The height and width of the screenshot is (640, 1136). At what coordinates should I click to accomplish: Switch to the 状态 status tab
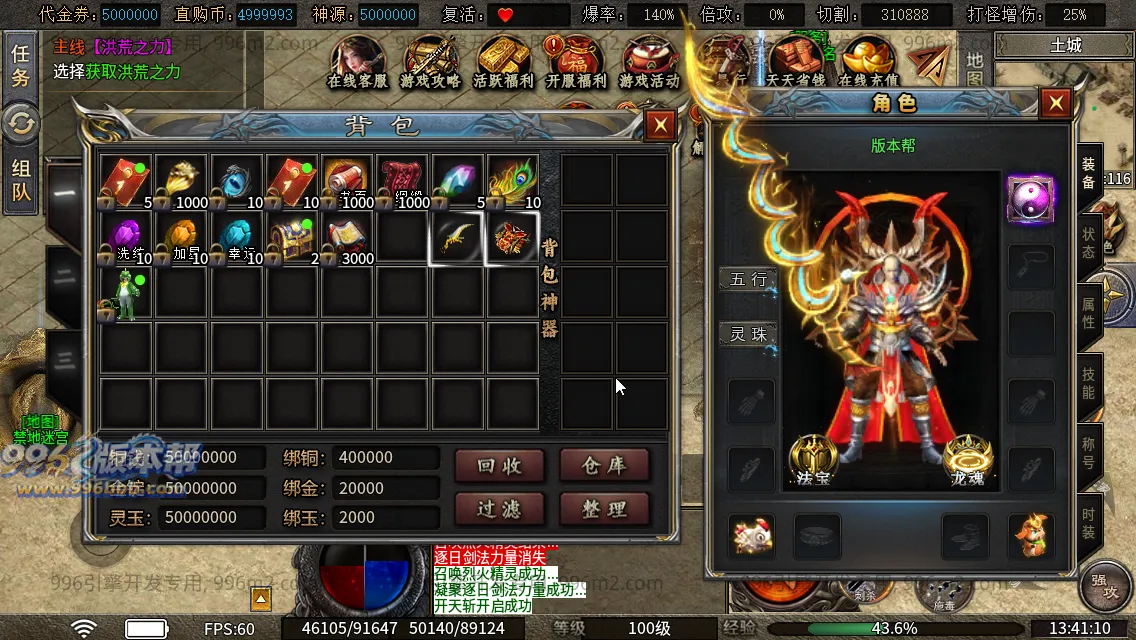(x=1088, y=243)
